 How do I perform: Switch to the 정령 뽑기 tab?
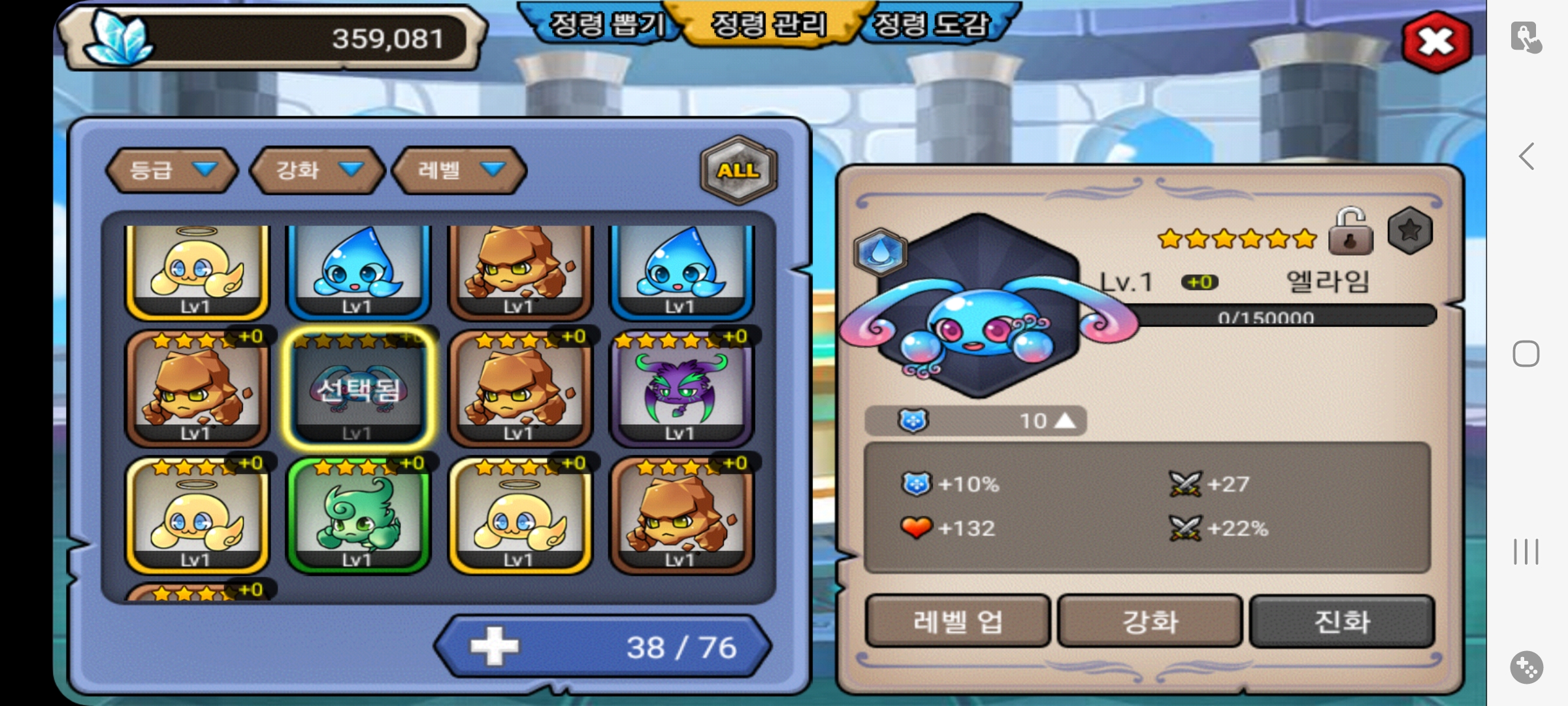click(606, 25)
